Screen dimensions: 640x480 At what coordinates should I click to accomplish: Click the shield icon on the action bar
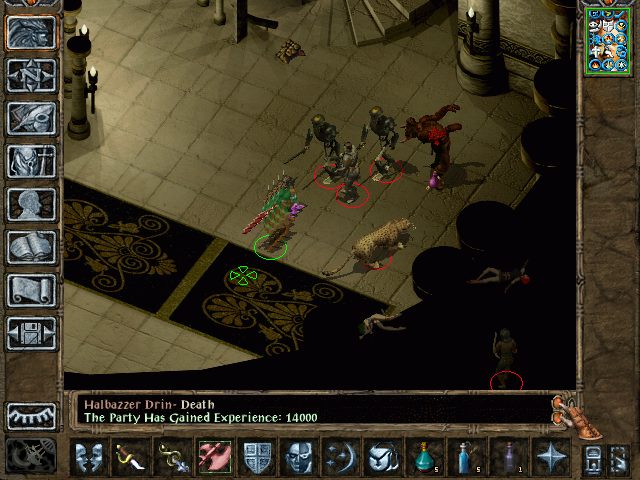pyautogui.click(x=257, y=457)
